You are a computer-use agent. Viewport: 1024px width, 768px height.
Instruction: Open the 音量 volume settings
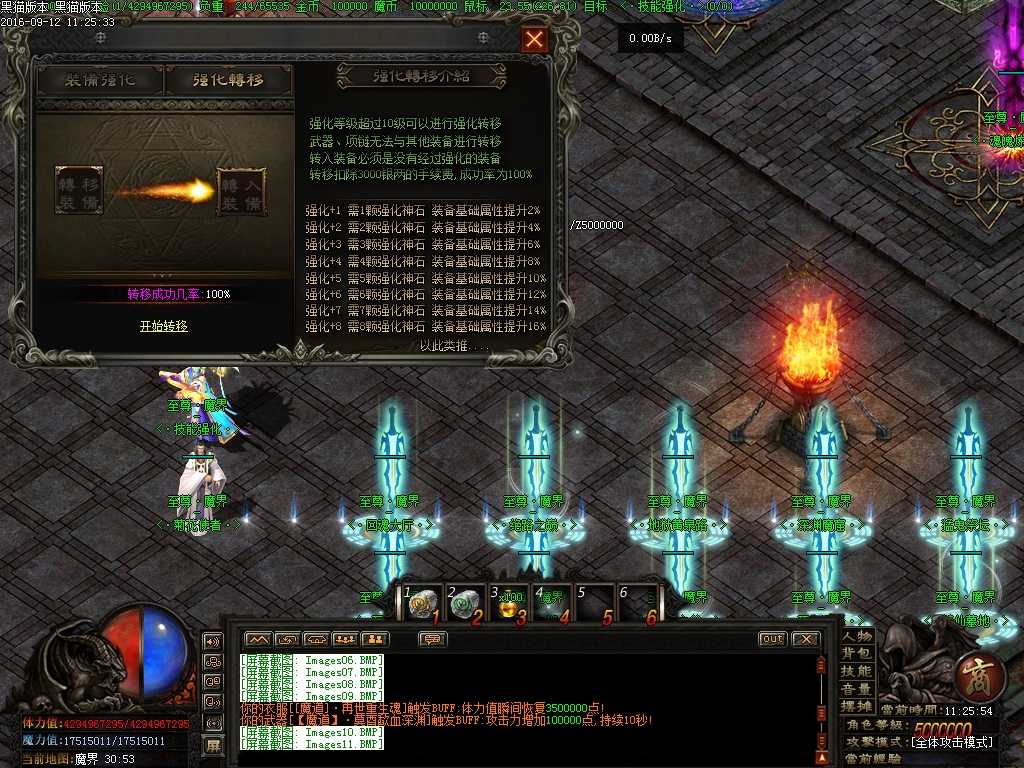(x=857, y=690)
